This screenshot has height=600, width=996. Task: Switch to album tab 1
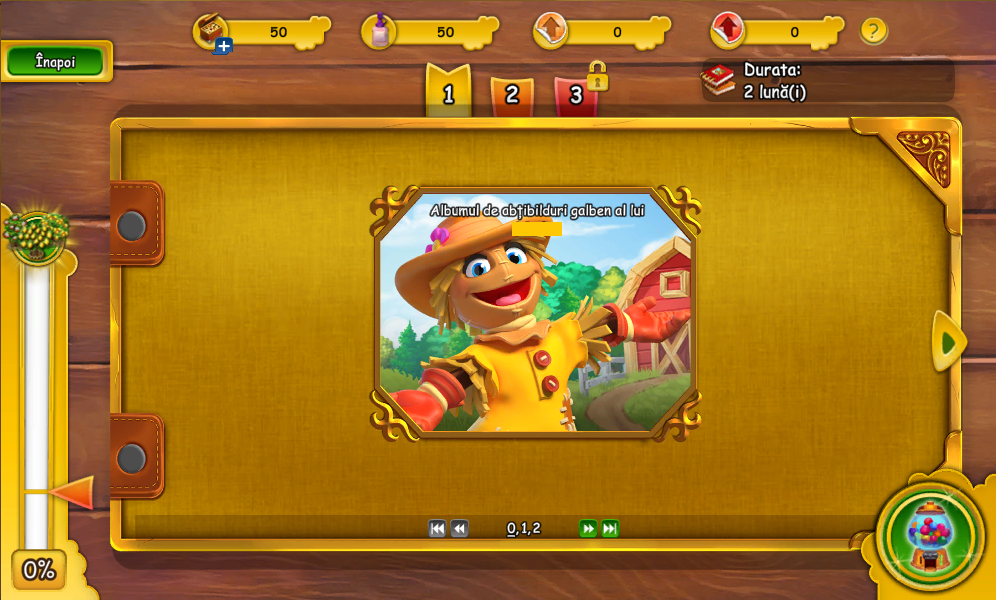point(448,93)
